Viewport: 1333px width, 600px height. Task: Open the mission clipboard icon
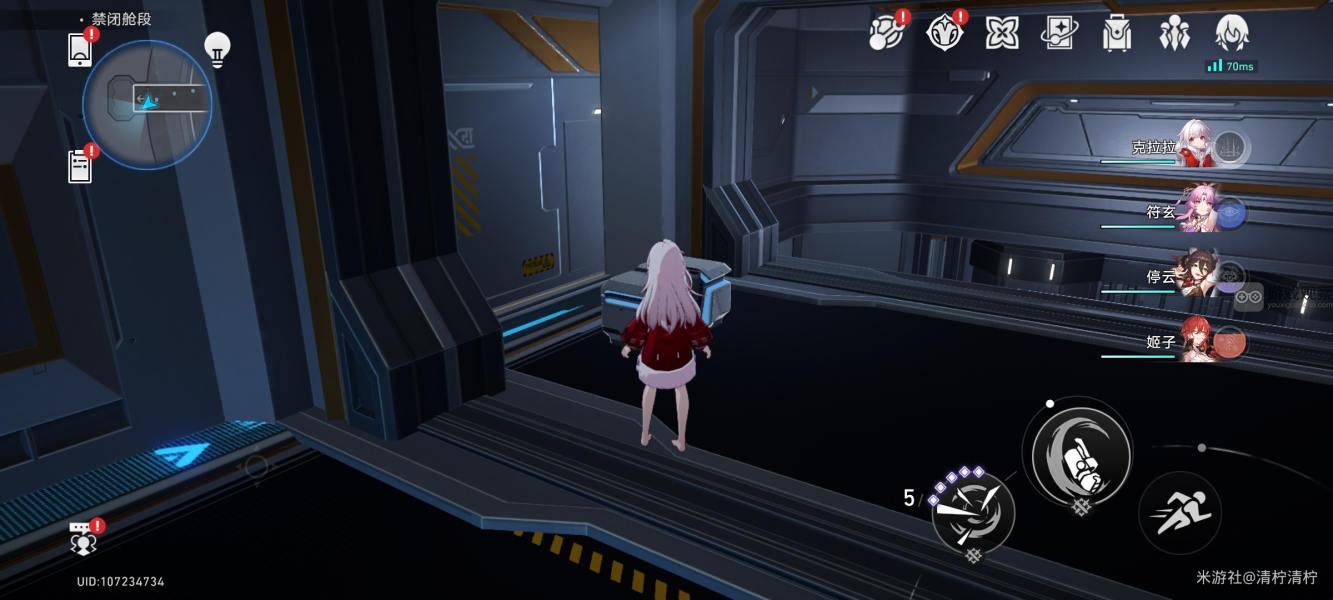point(80,166)
